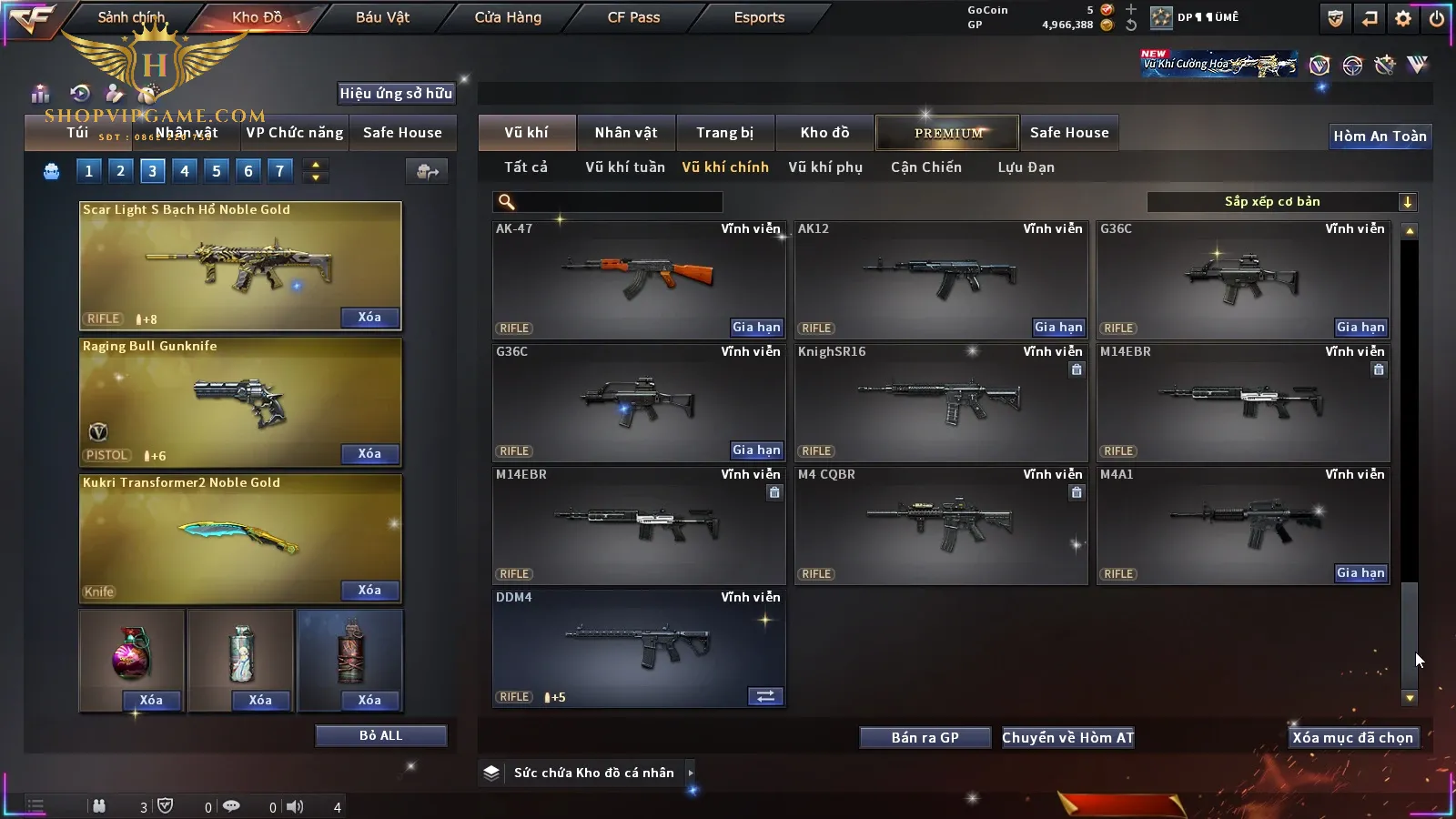Show the Lựu Đạn category
The height and width of the screenshot is (819, 1456).
point(1026,167)
